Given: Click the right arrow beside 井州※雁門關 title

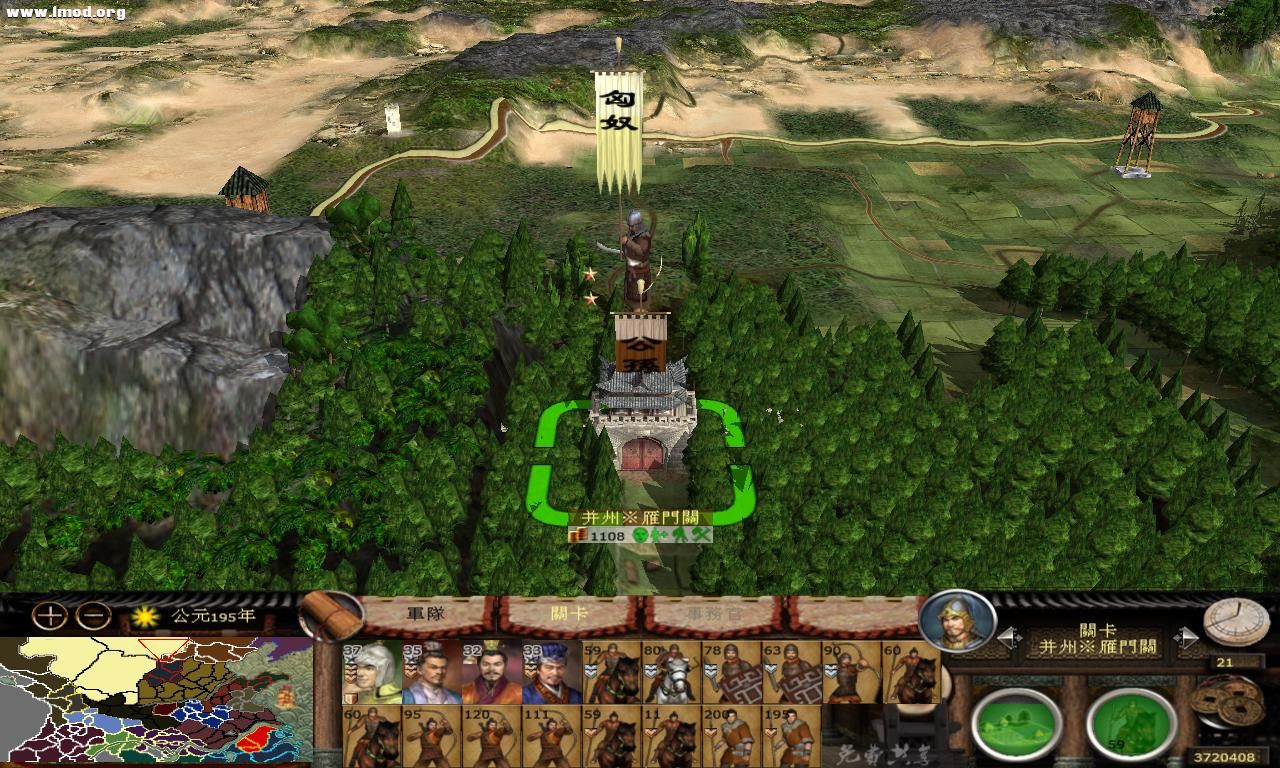Looking at the screenshot, I should pos(1186,636).
